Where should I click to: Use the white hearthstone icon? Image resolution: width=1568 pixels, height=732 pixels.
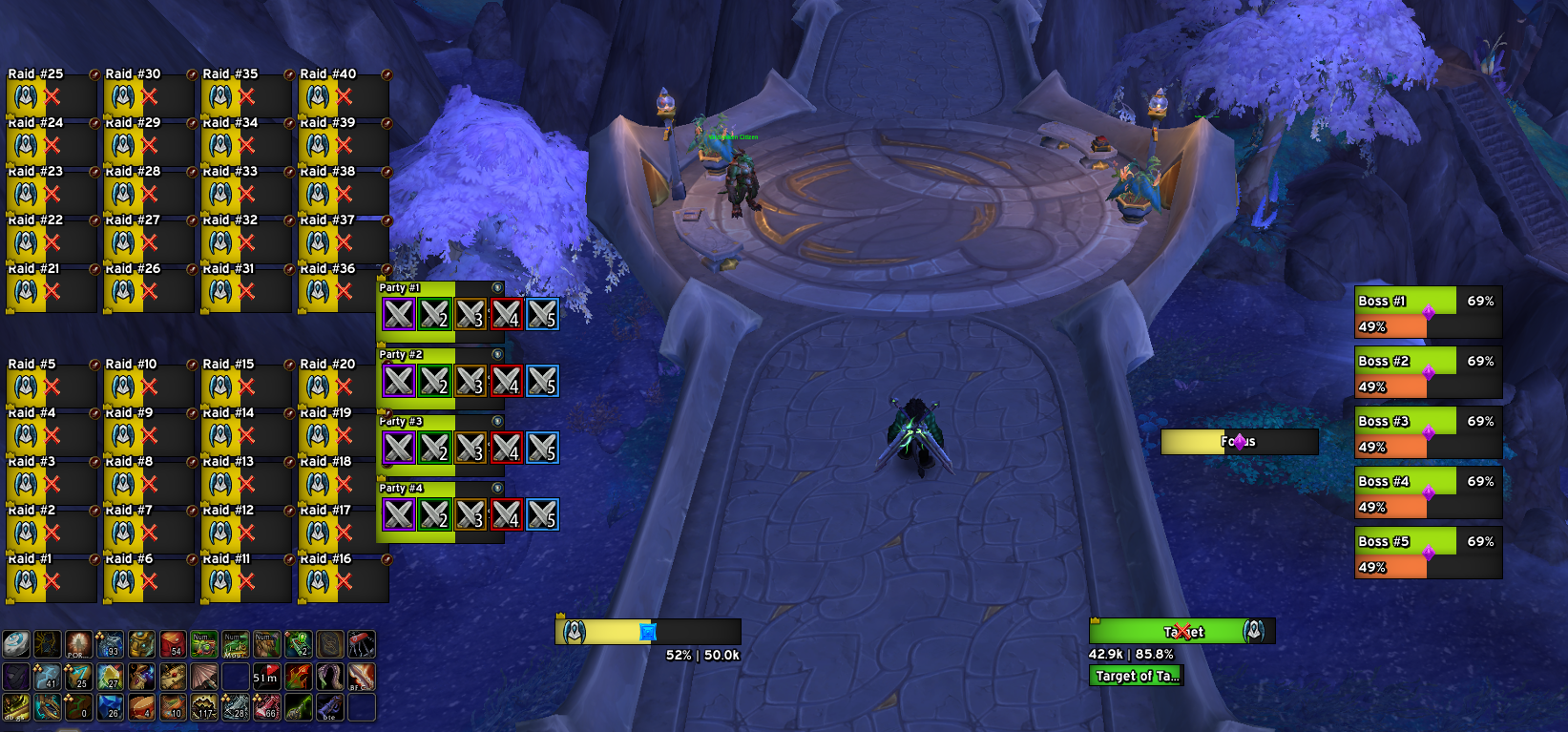15,644
